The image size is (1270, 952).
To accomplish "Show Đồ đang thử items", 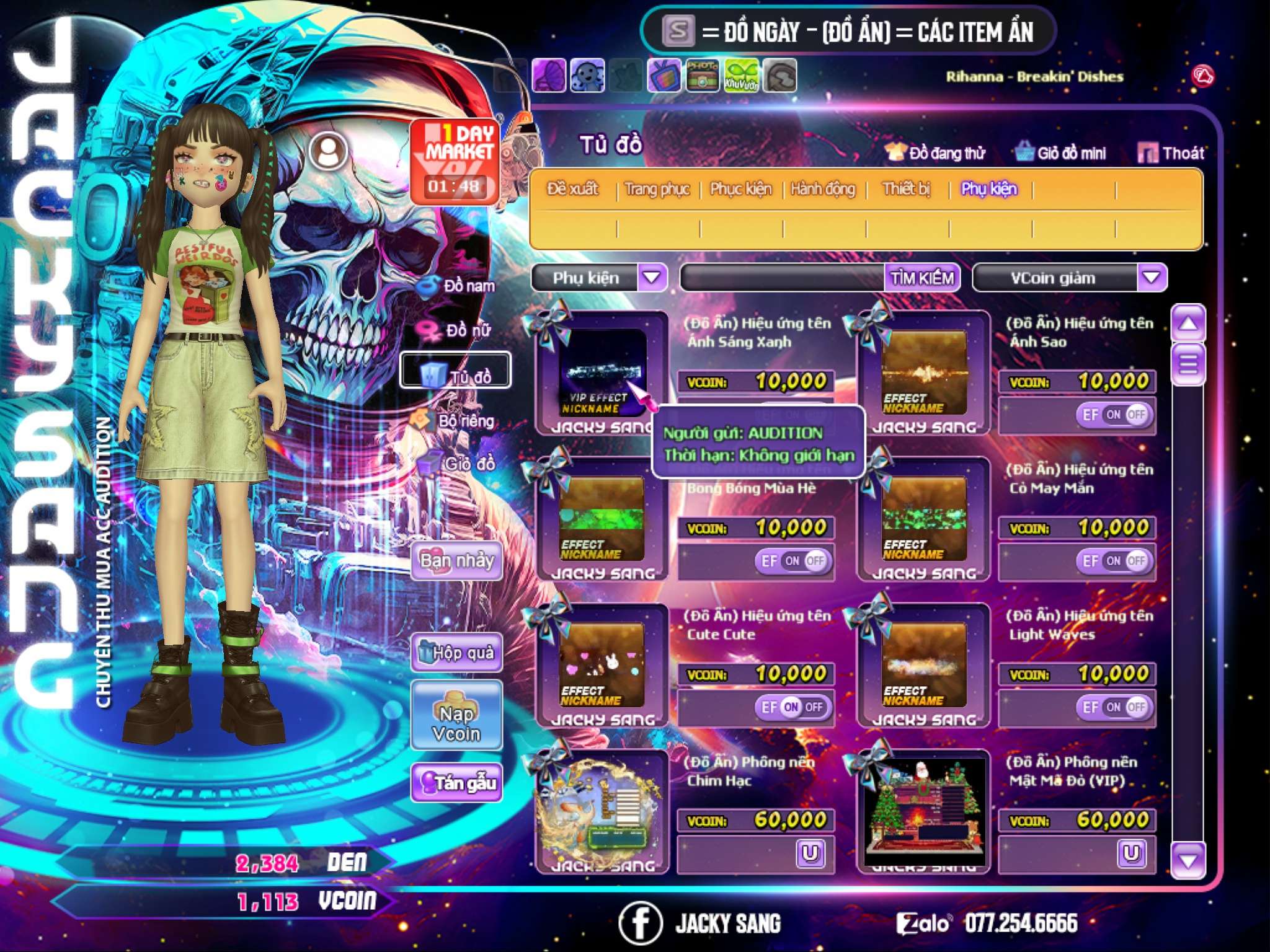I will point(936,153).
